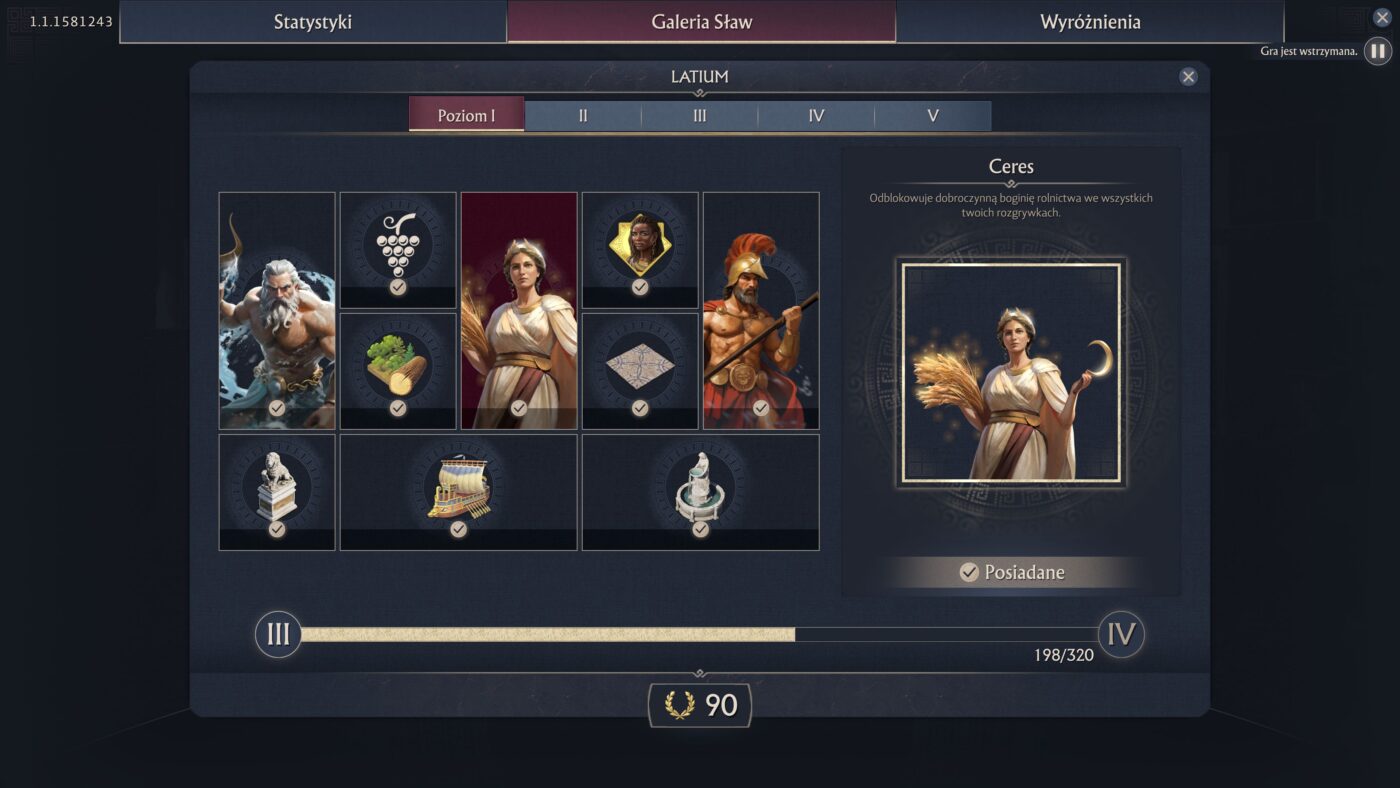
Task: Select the lion statue reward tile
Action: pyautogui.click(x=277, y=491)
